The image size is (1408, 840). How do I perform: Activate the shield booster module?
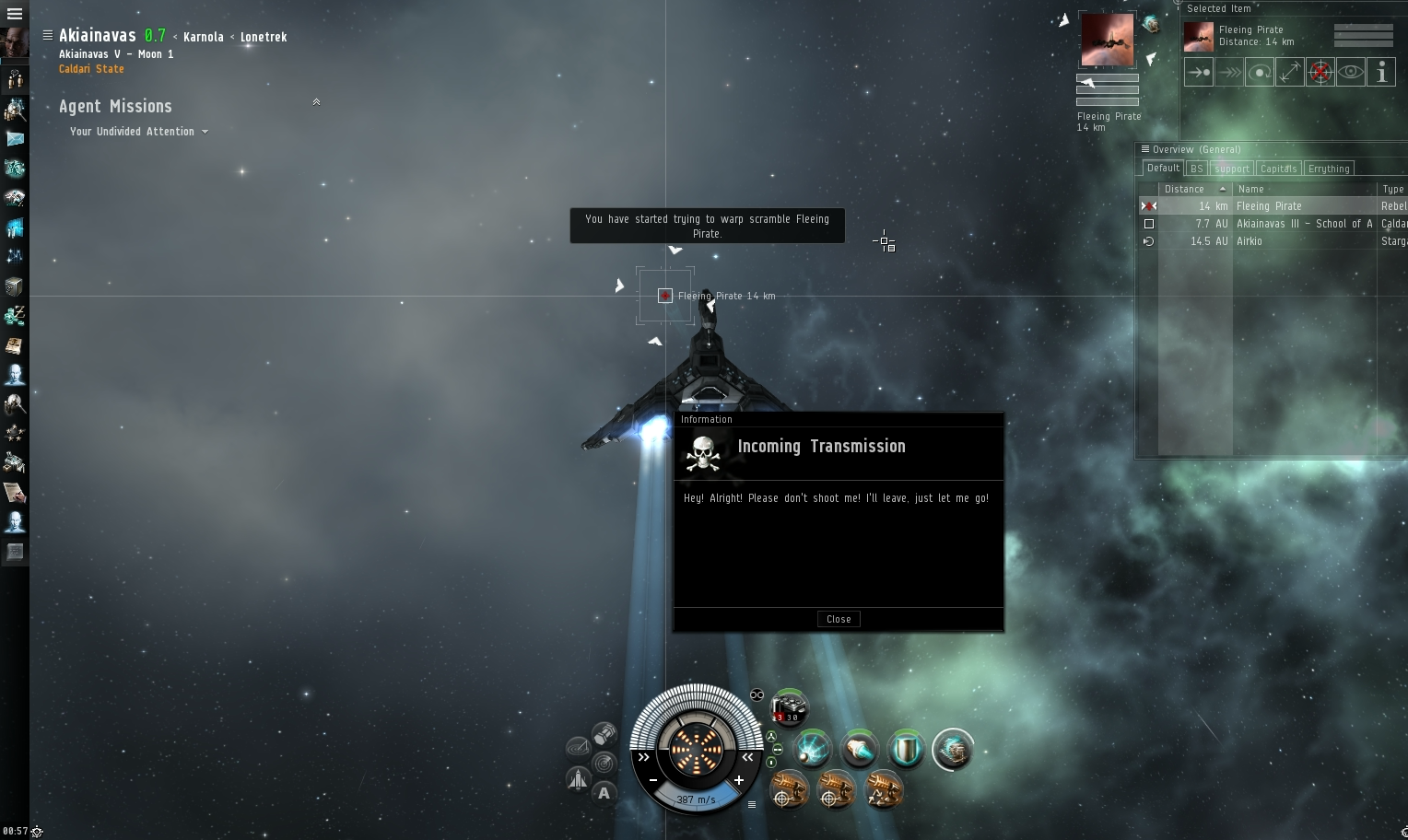906,749
